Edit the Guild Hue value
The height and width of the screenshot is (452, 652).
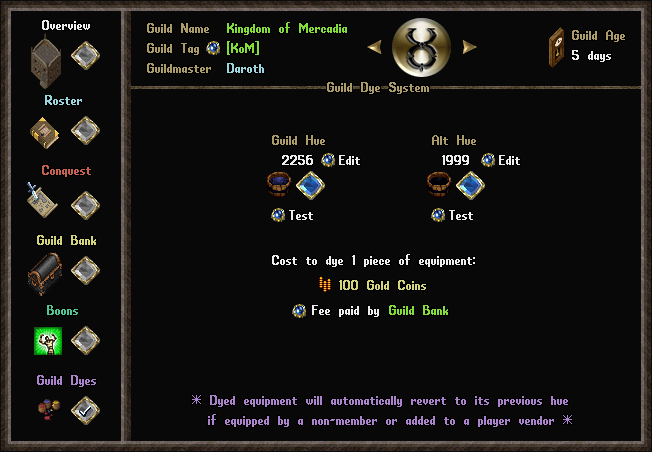pyautogui.click(x=328, y=160)
